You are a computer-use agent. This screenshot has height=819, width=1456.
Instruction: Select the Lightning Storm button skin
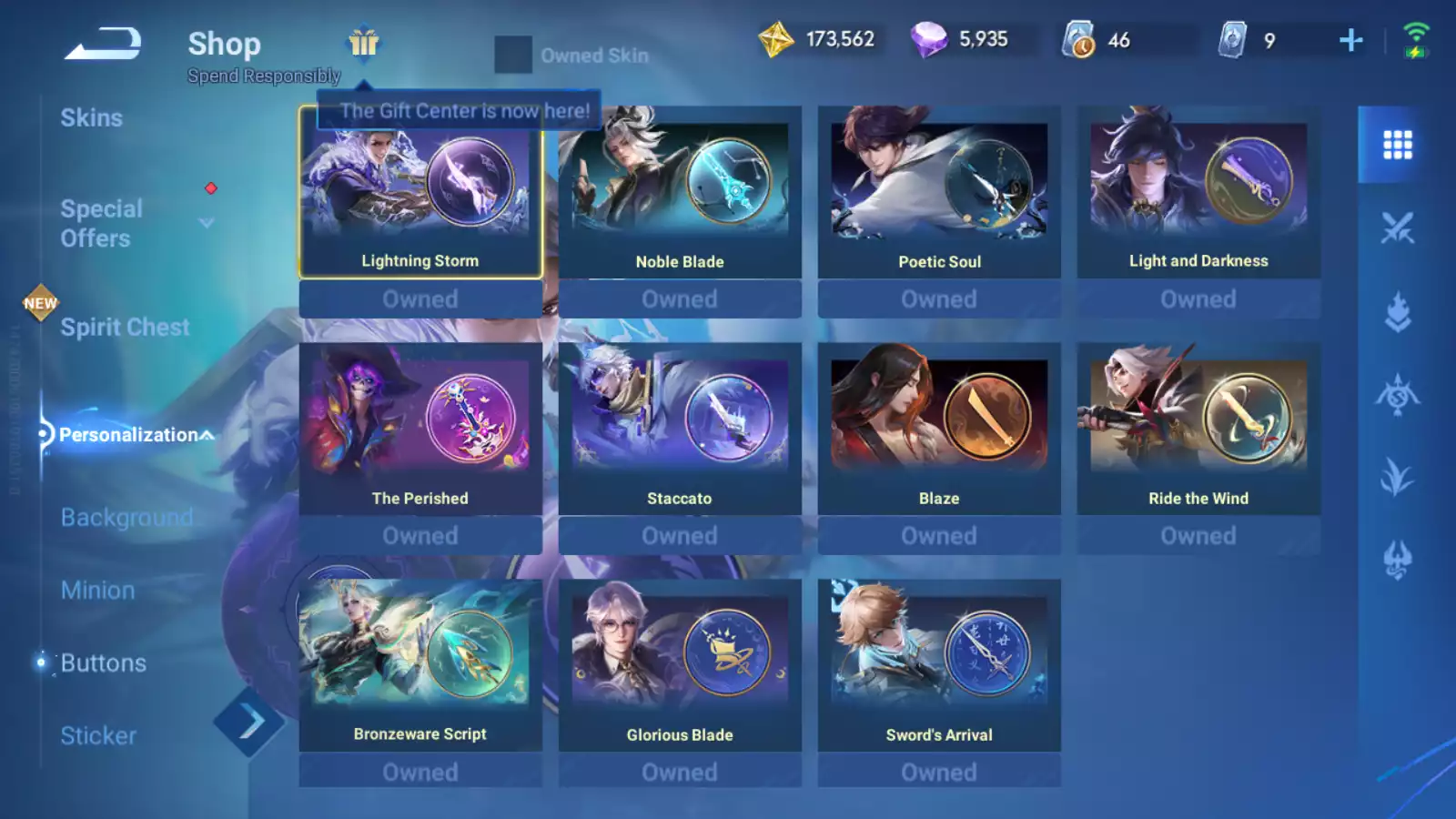point(420,193)
